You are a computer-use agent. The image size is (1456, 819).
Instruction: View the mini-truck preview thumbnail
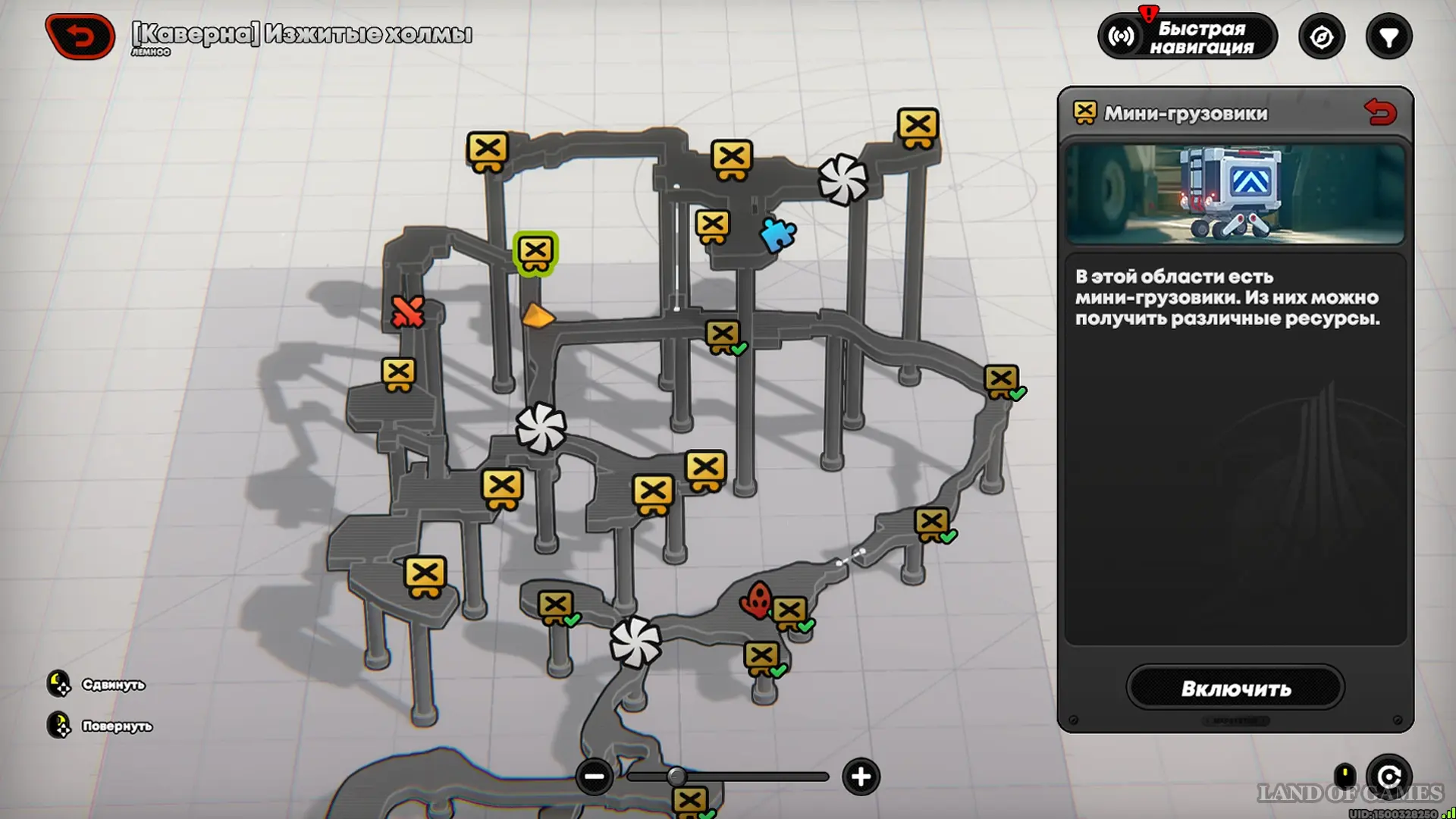coord(1235,194)
